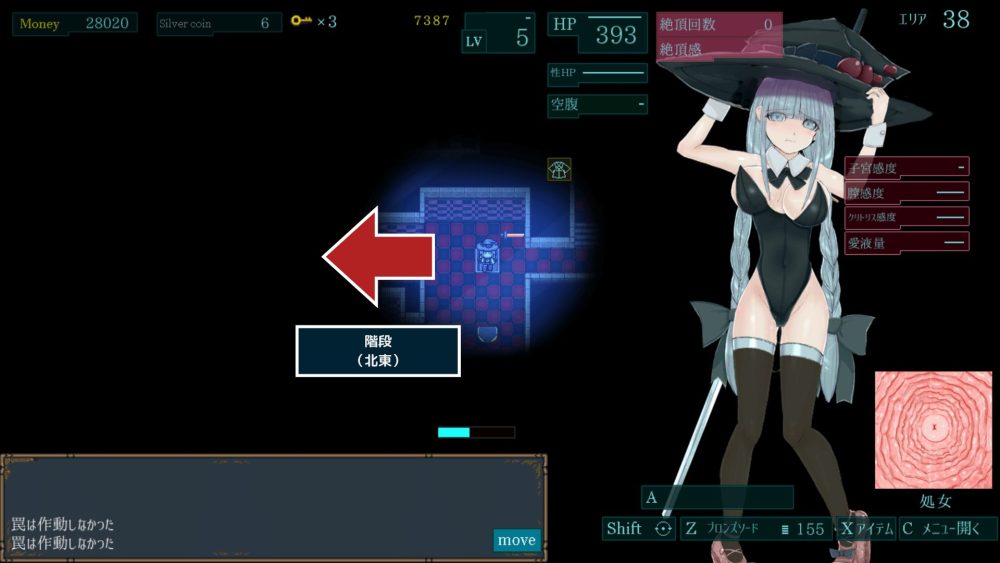Select the ブロンズソード weapon slot
1000x563 pixels.
[x=756, y=529]
